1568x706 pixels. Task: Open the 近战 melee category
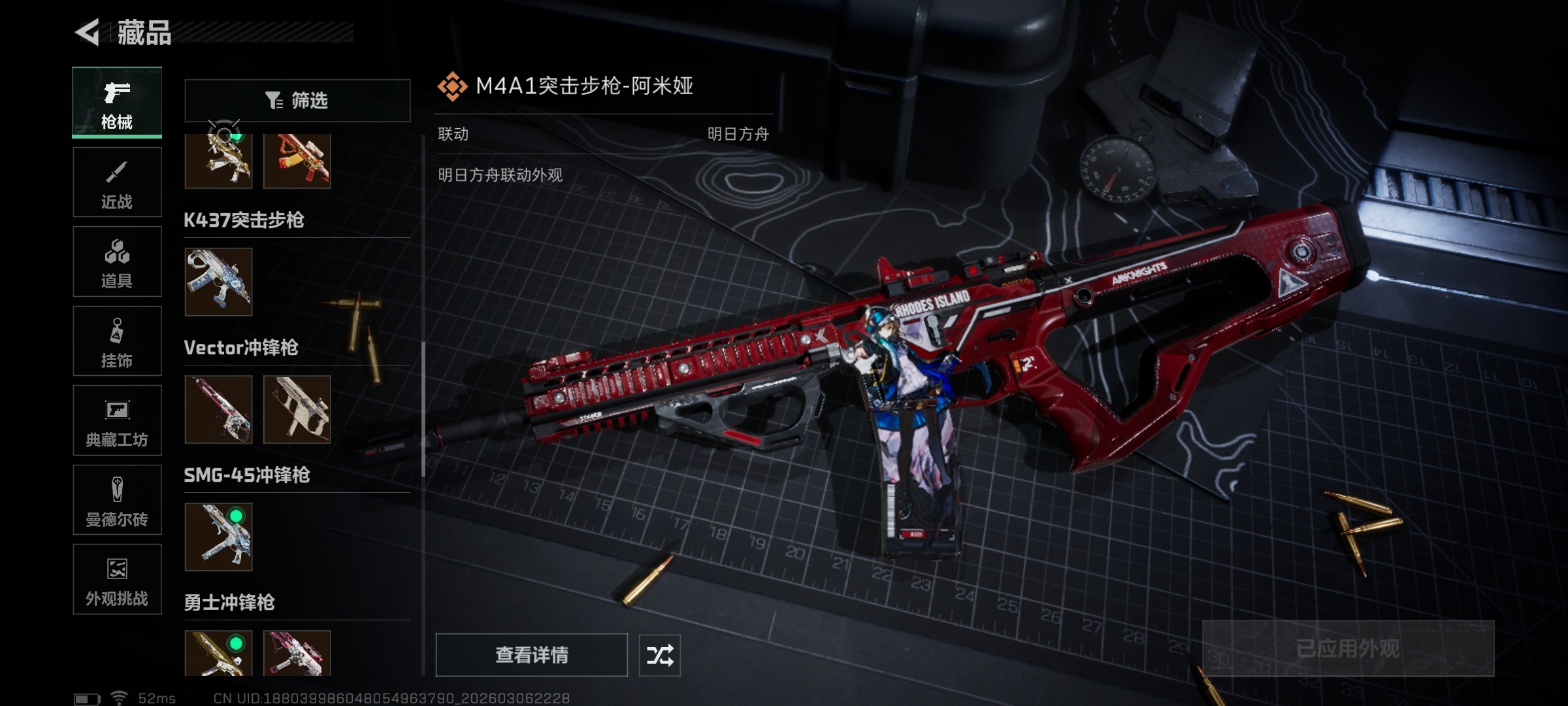[x=117, y=182]
